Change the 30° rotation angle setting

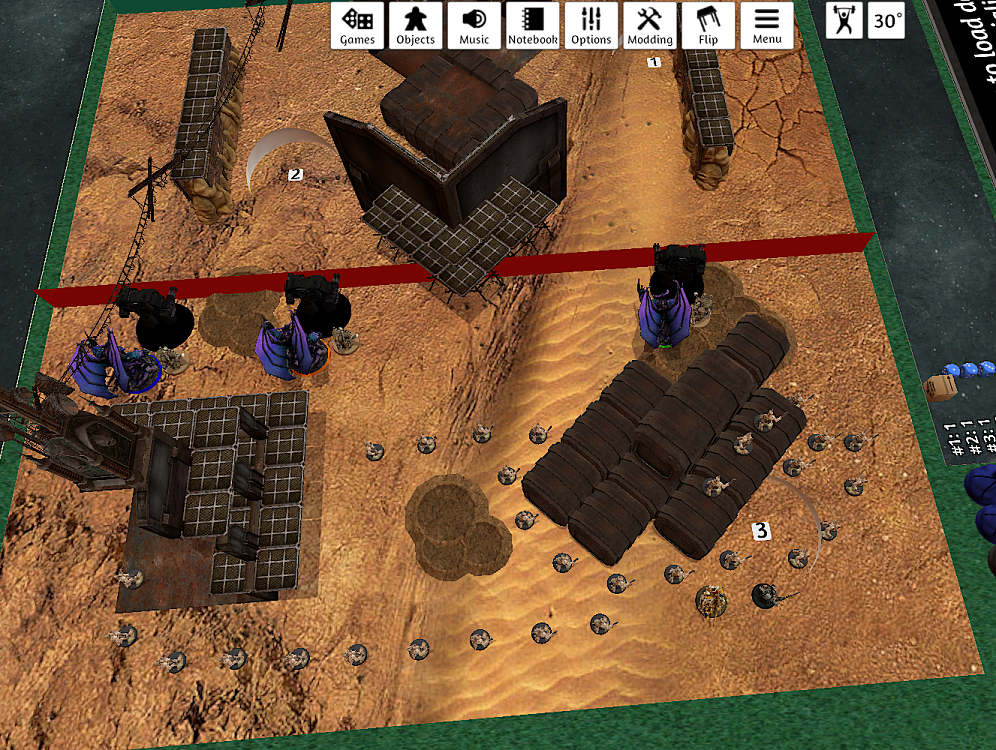pos(885,21)
